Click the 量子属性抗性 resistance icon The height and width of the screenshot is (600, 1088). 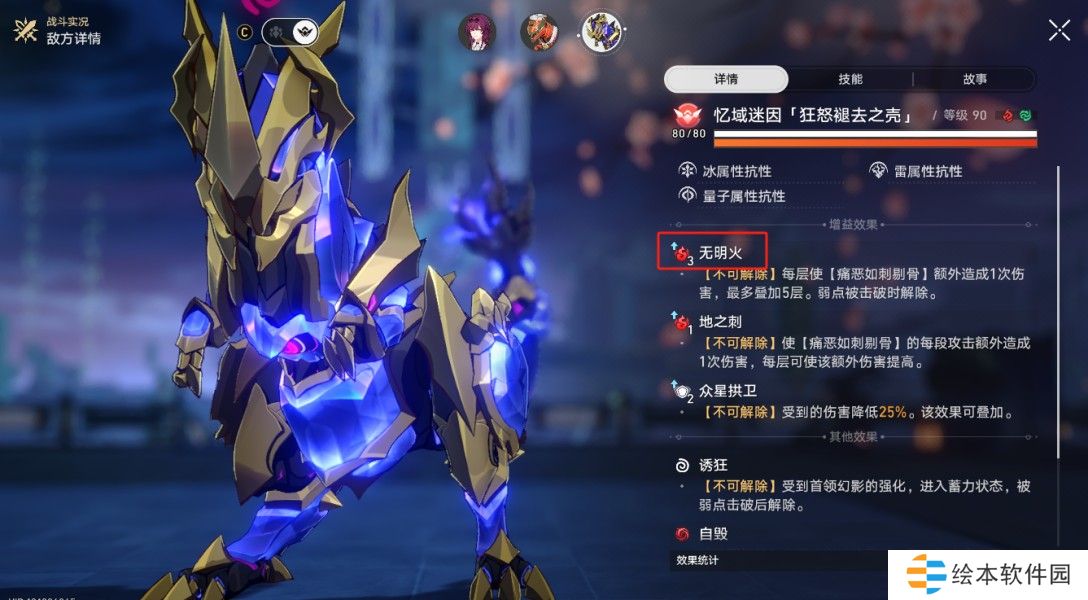point(688,195)
